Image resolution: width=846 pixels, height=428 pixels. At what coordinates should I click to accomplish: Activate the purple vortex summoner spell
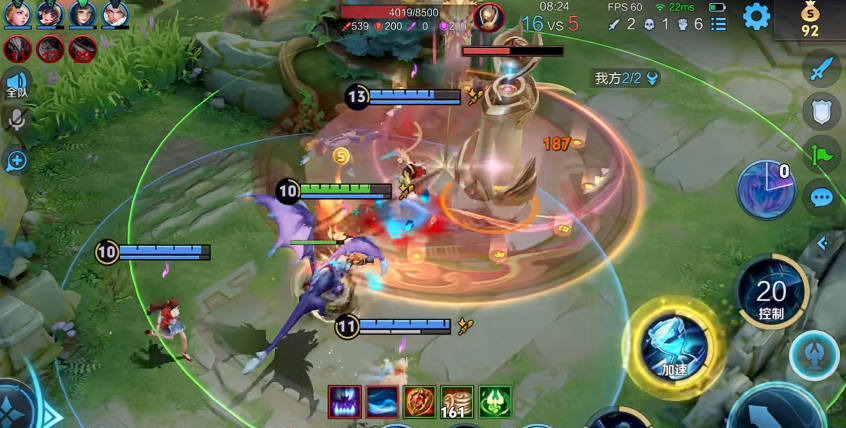click(x=766, y=189)
